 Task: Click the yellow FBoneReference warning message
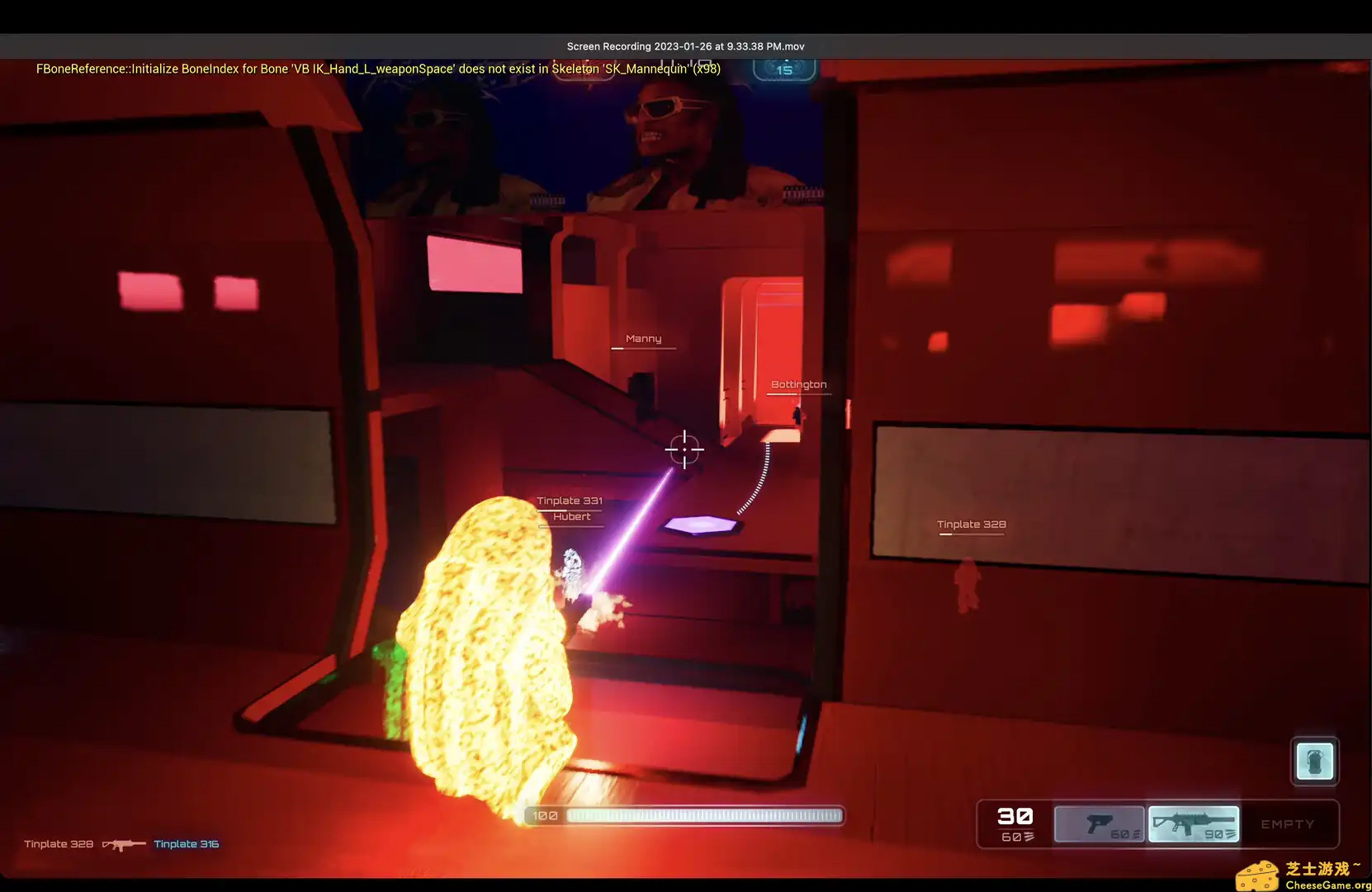coord(378,69)
